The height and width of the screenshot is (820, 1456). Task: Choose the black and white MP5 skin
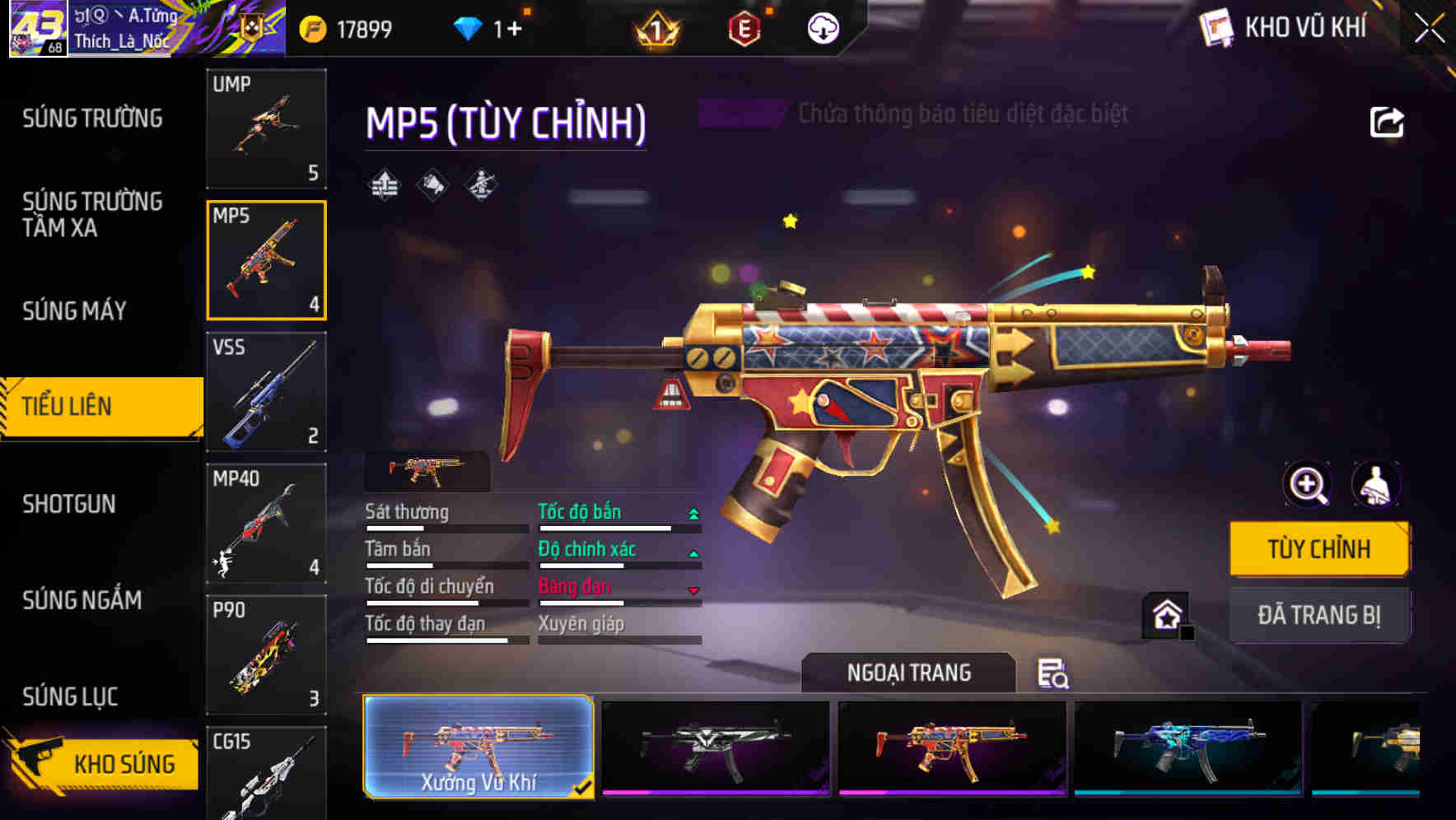coord(715,747)
